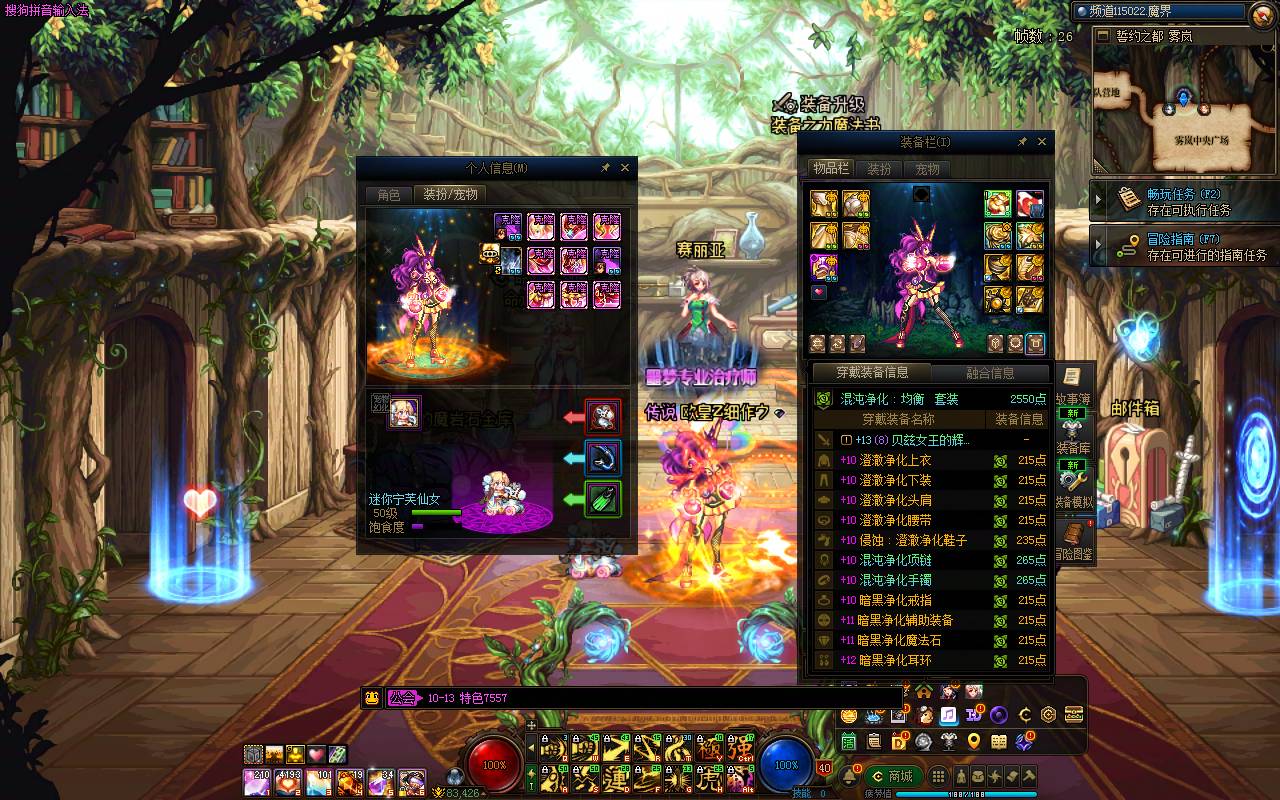This screenshot has width=1280, height=800.
Task: Click the notification bell icon
Action: (849, 776)
